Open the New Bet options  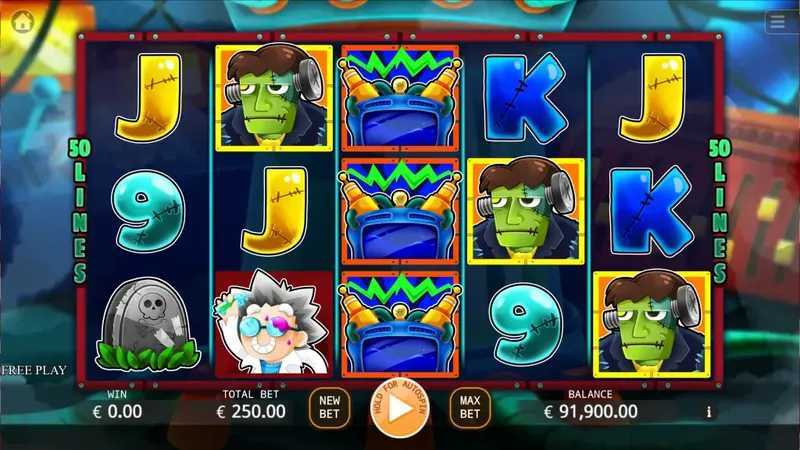pyautogui.click(x=329, y=406)
